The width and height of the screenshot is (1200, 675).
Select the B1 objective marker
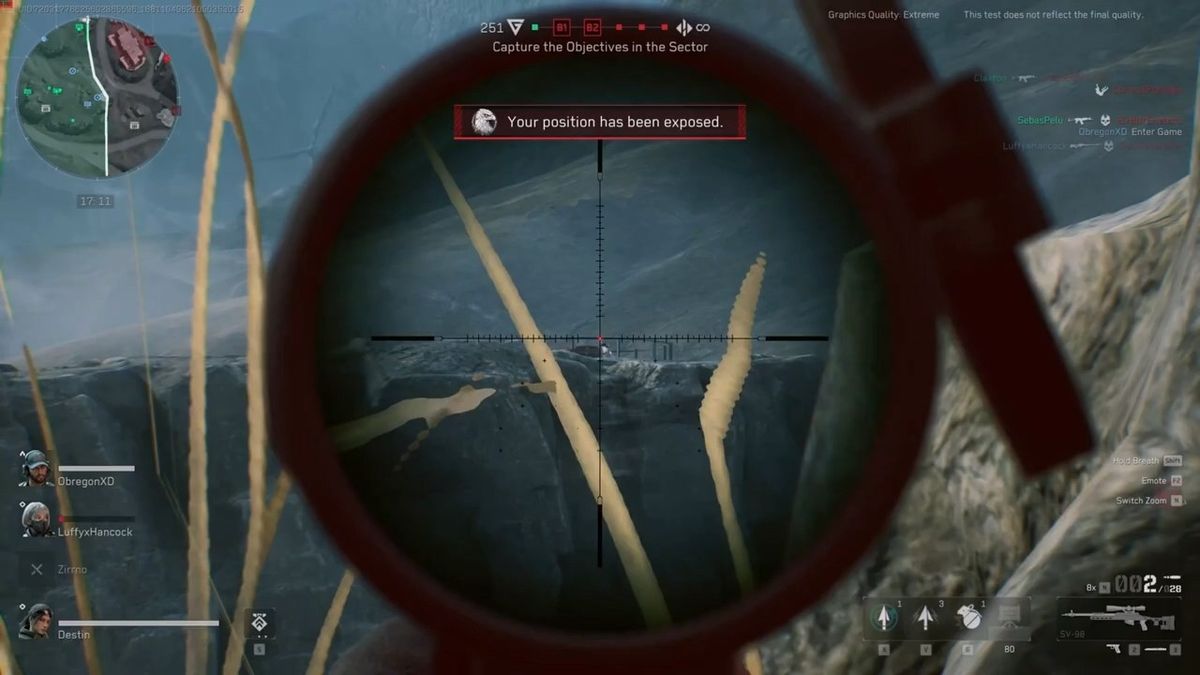point(562,28)
